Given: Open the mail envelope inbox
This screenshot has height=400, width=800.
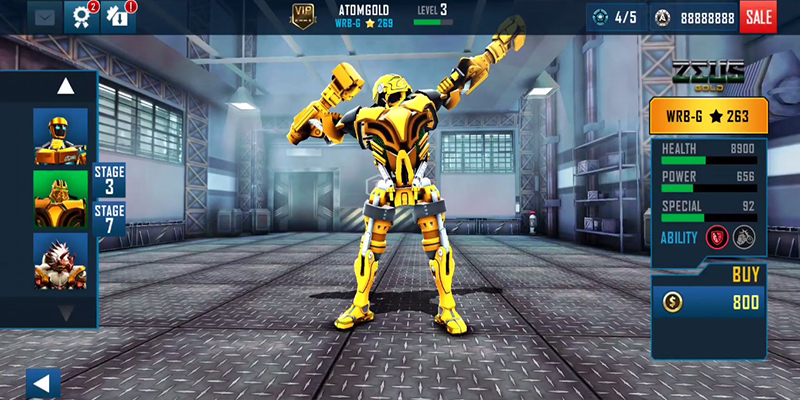Looking at the screenshot, I should [43, 16].
